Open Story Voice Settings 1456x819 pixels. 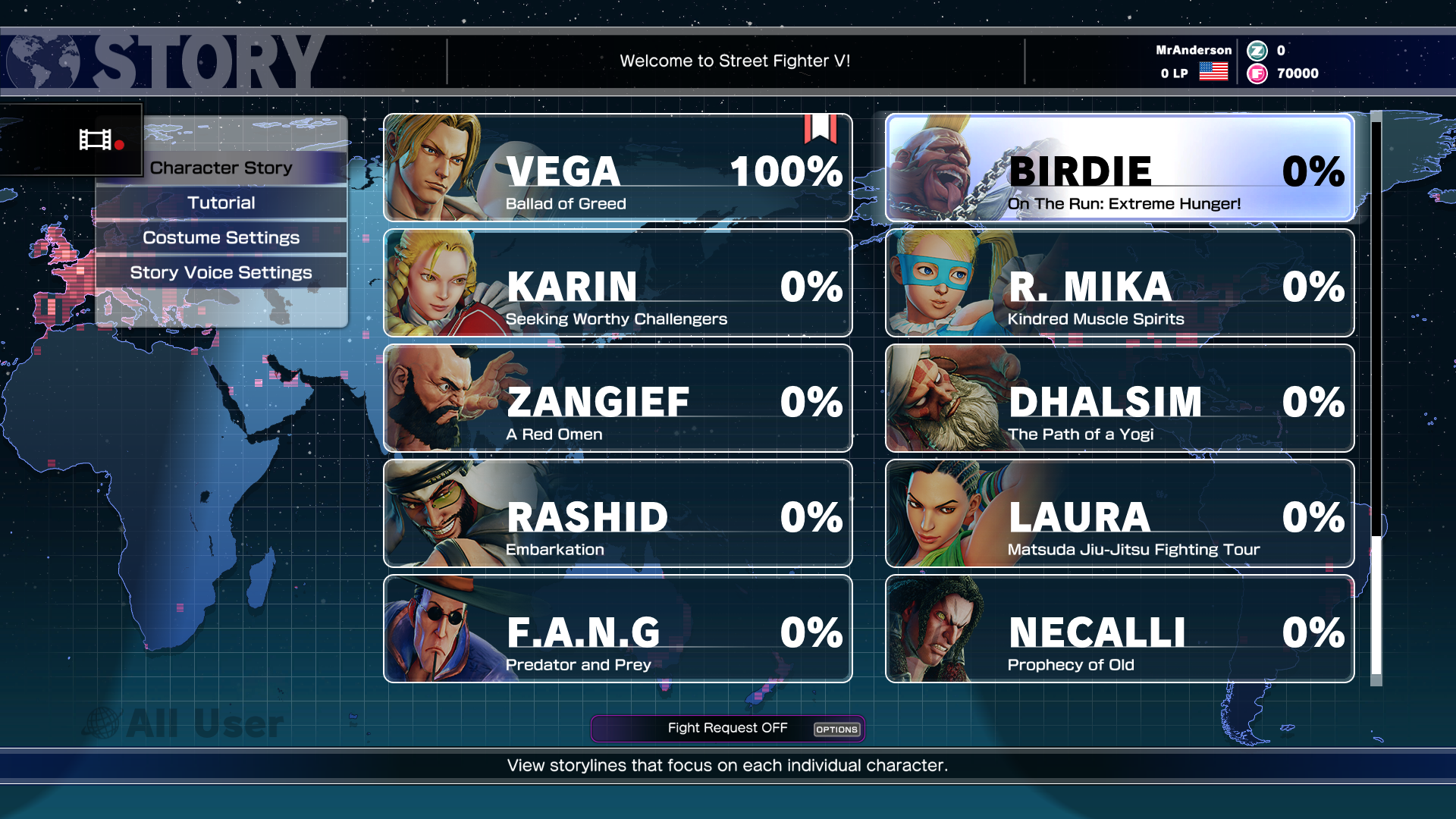[x=221, y=272]
